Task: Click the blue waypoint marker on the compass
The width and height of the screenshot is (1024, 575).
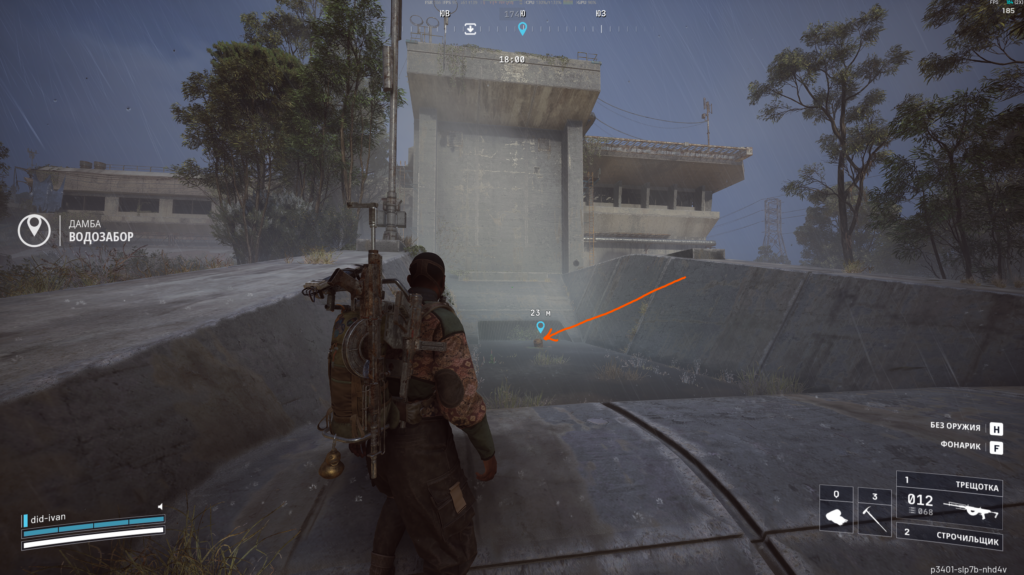Action: [522, 29]
